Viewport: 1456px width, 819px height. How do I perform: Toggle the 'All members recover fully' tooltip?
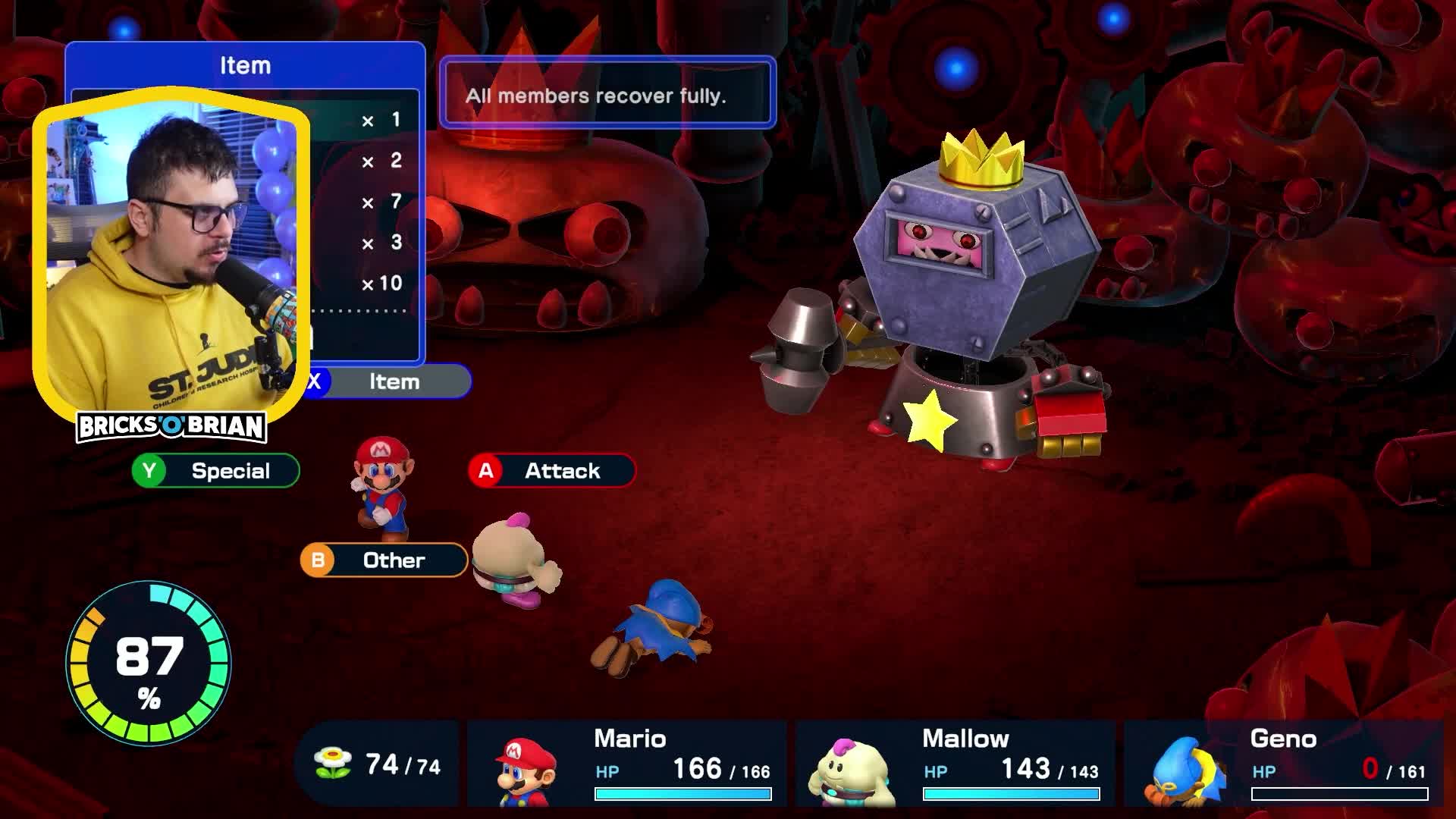[607, 94]
